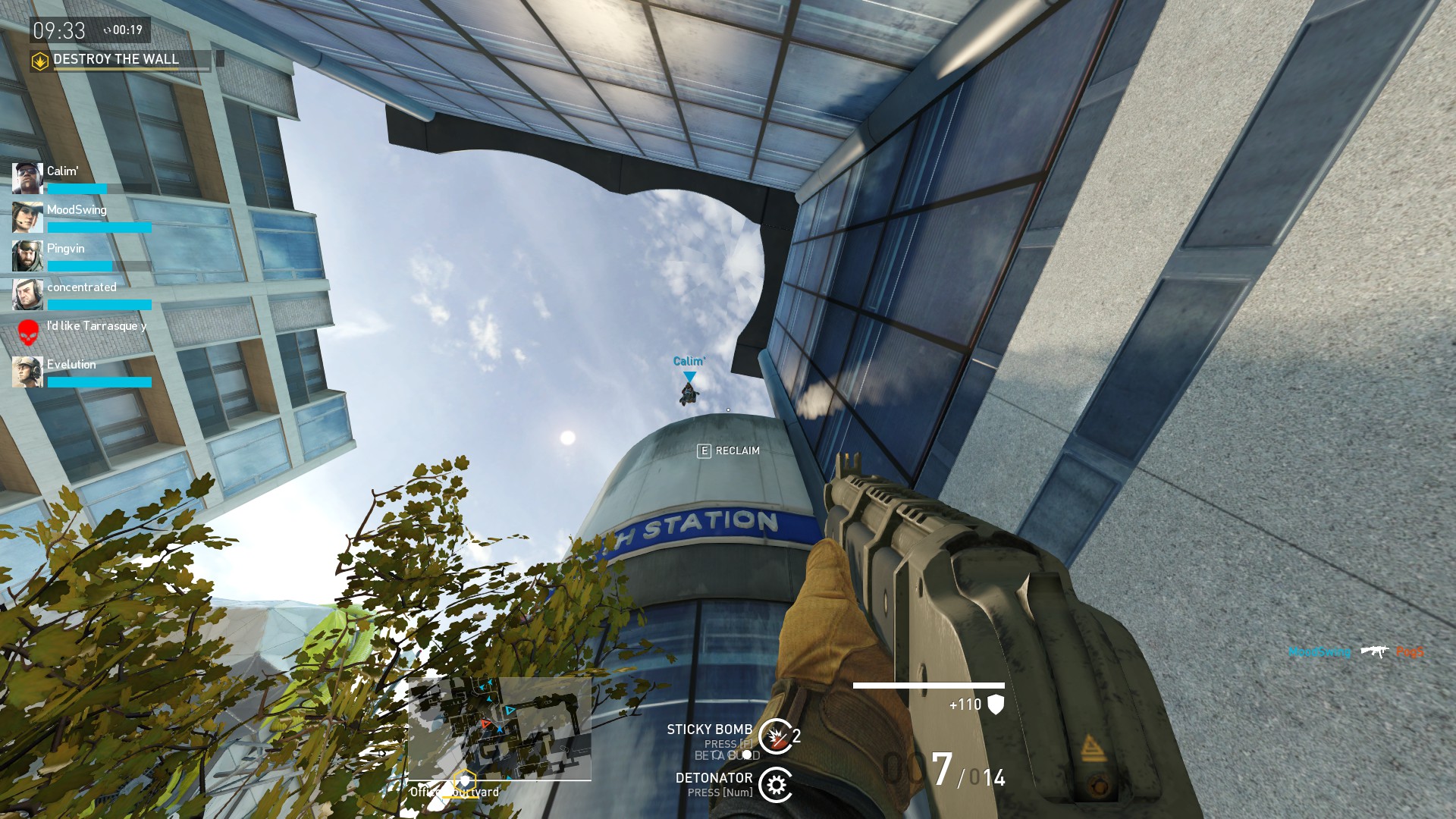Click the armor shield icon

click(x=996, y=704)
